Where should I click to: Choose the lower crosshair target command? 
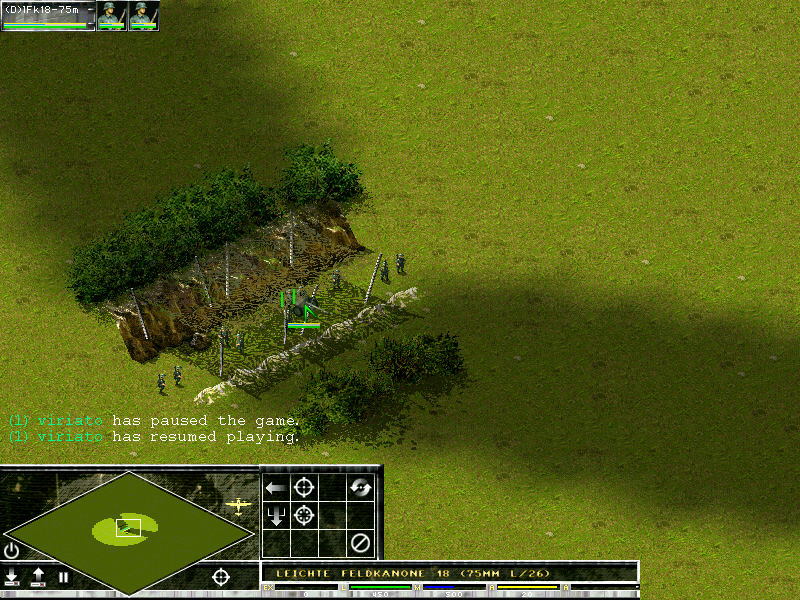pos(304,516)
